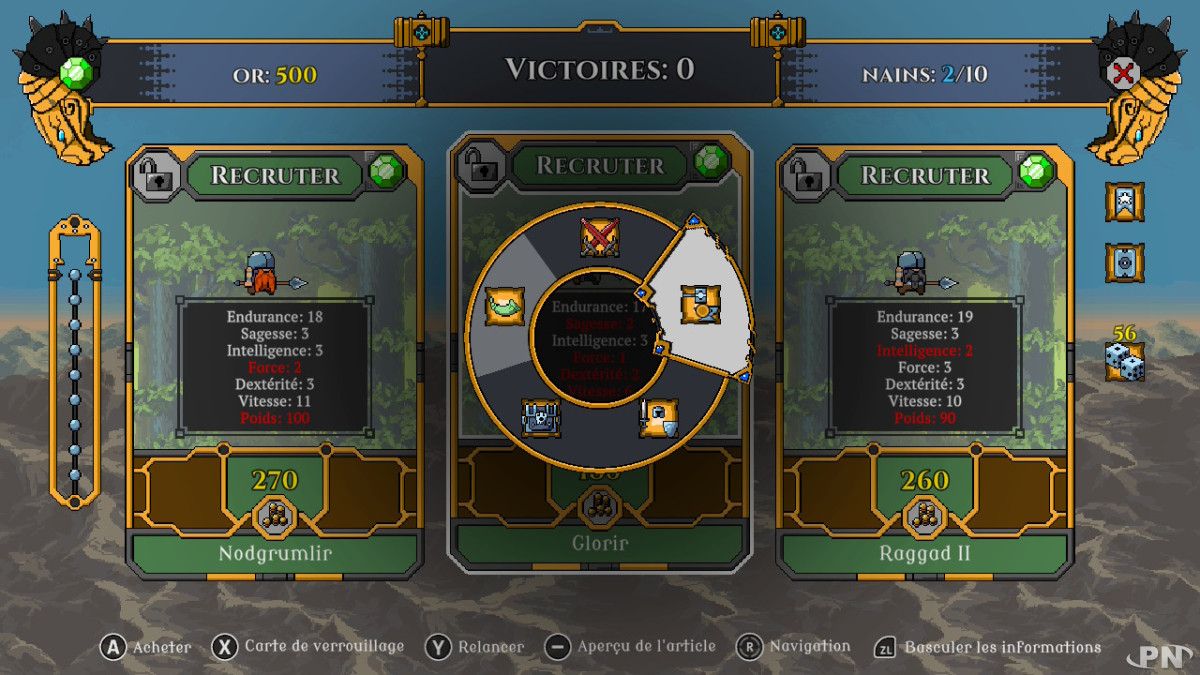Recruit the dwarf Nodgrumlir
The image size is (1200, 675).
(x=274, y=175)
